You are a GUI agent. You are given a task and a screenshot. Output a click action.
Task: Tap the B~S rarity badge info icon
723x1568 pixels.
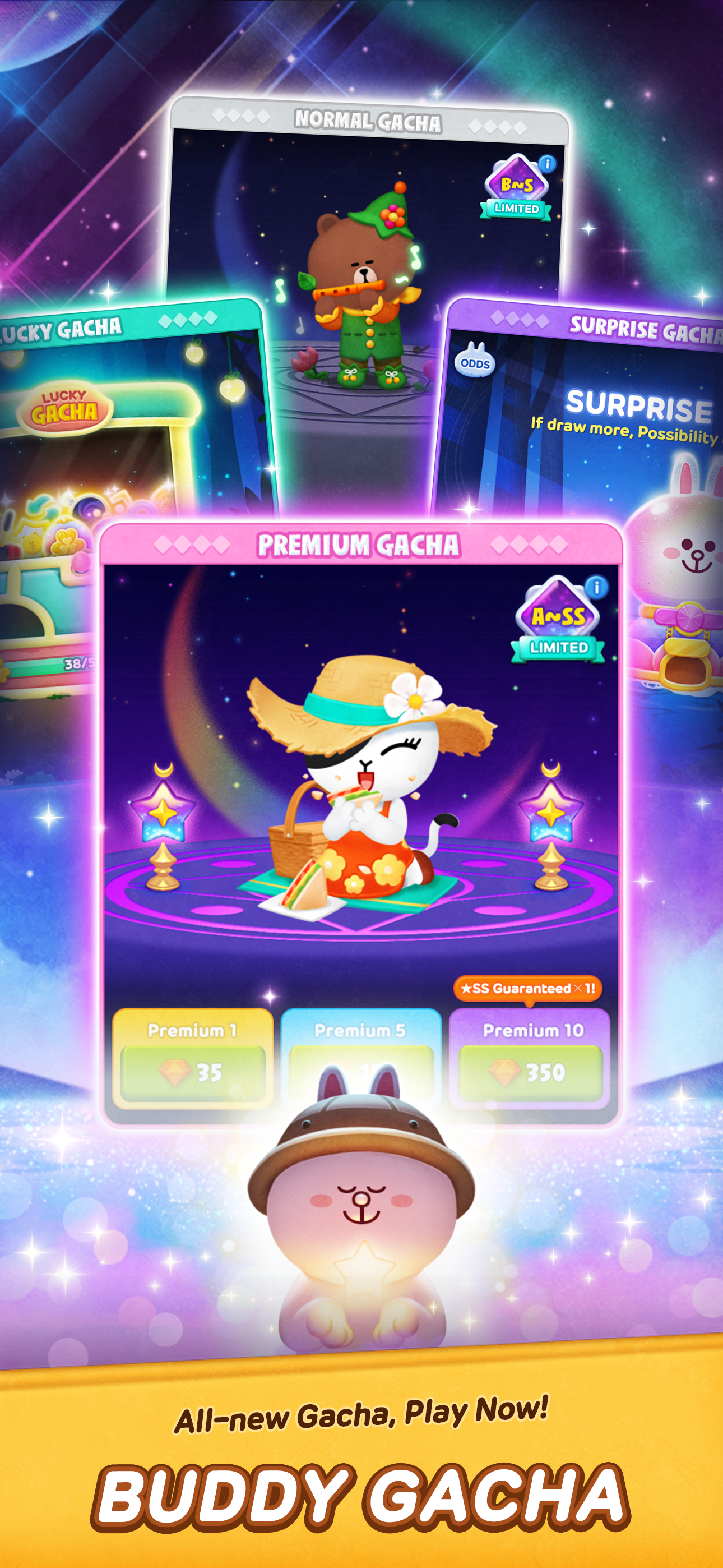click(x=546, y=165)
